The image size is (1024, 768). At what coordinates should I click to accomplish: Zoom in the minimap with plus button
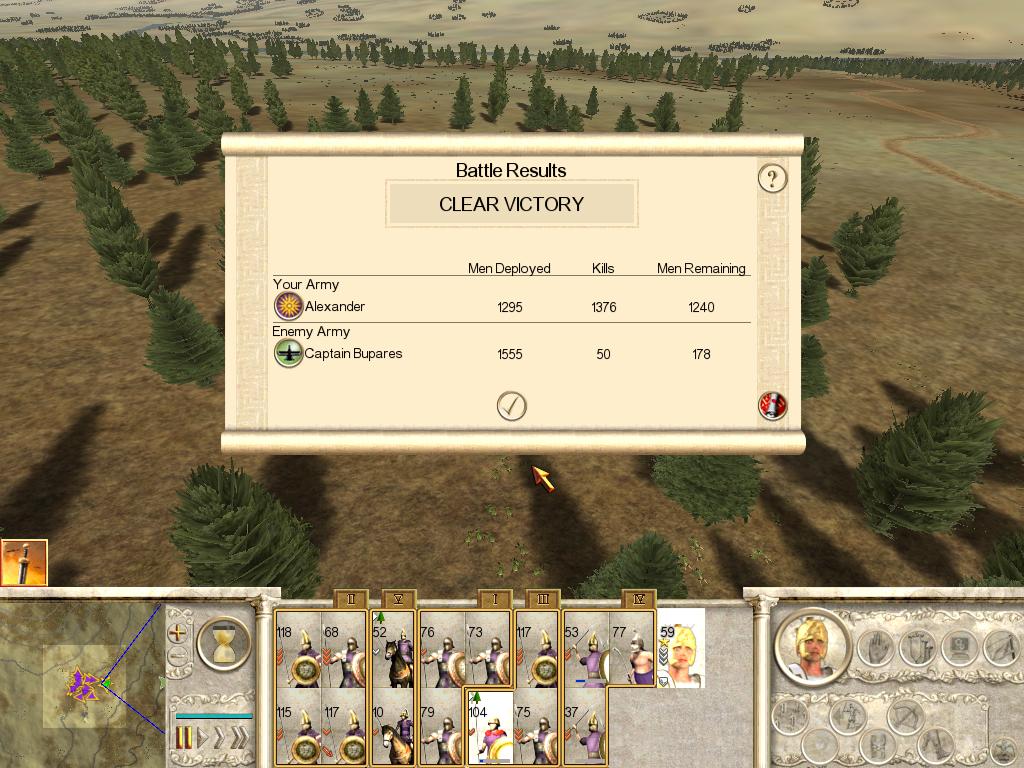coord(178,633)
